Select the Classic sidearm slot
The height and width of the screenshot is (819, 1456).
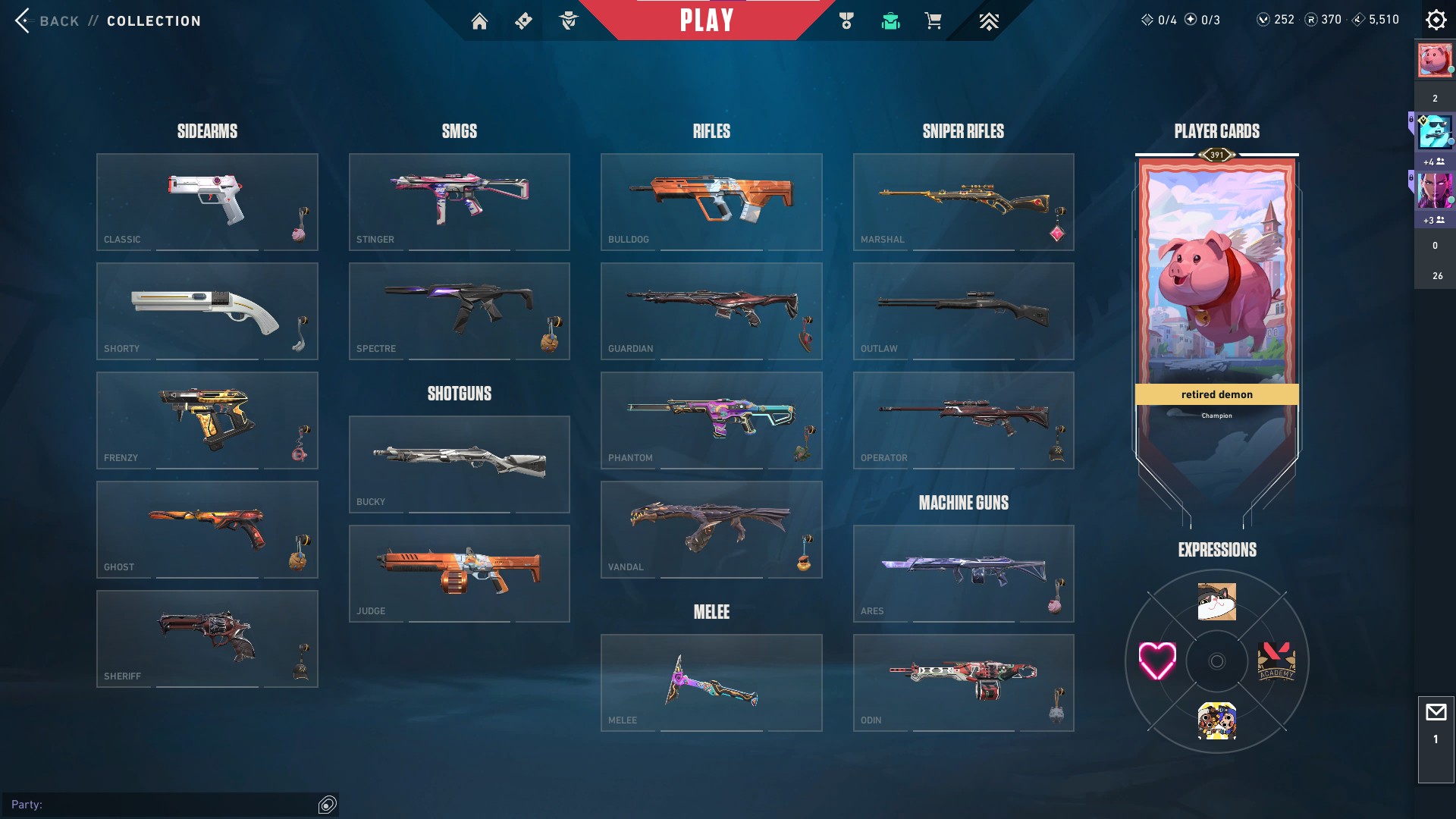pyautogui.click(x=207, y=202)
